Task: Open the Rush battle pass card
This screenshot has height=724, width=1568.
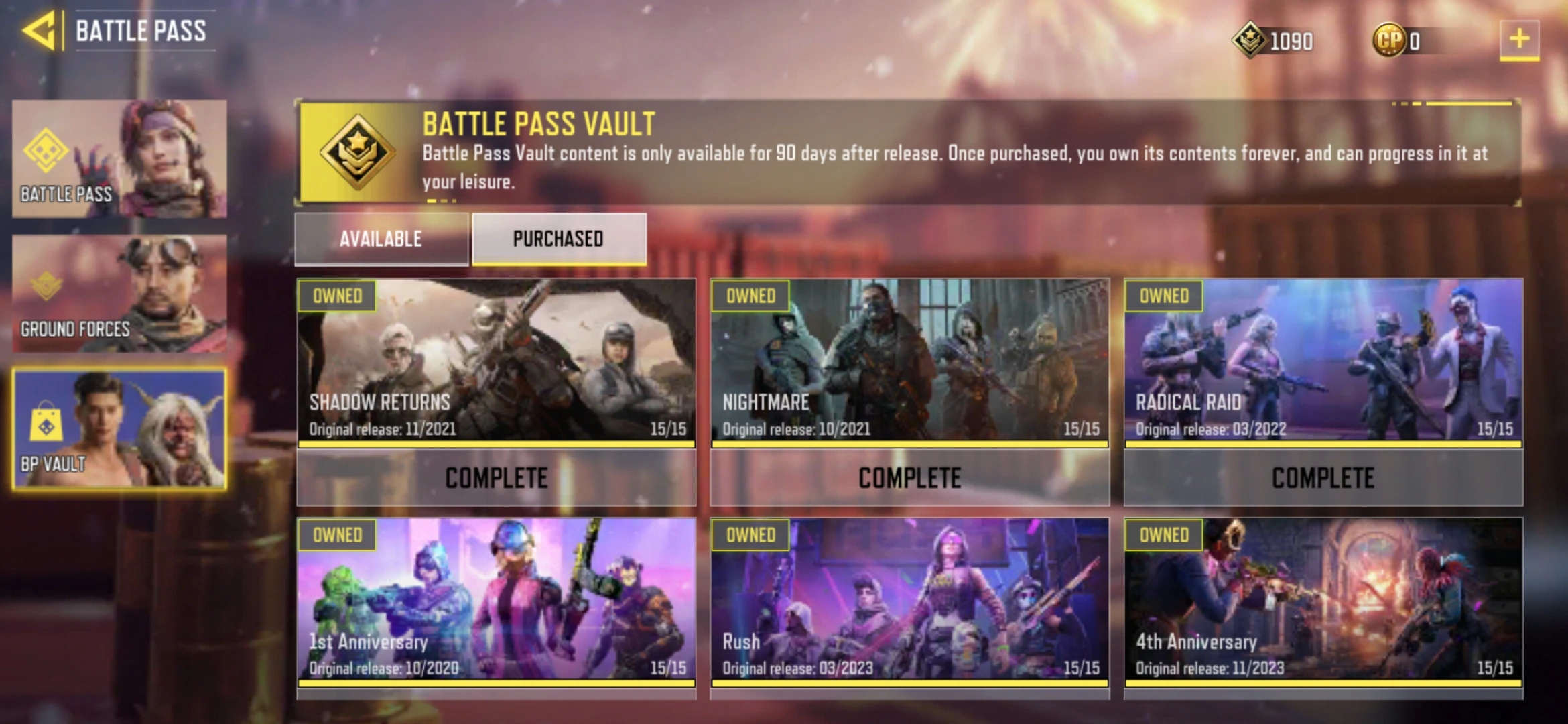Action: tap(909, 599)
